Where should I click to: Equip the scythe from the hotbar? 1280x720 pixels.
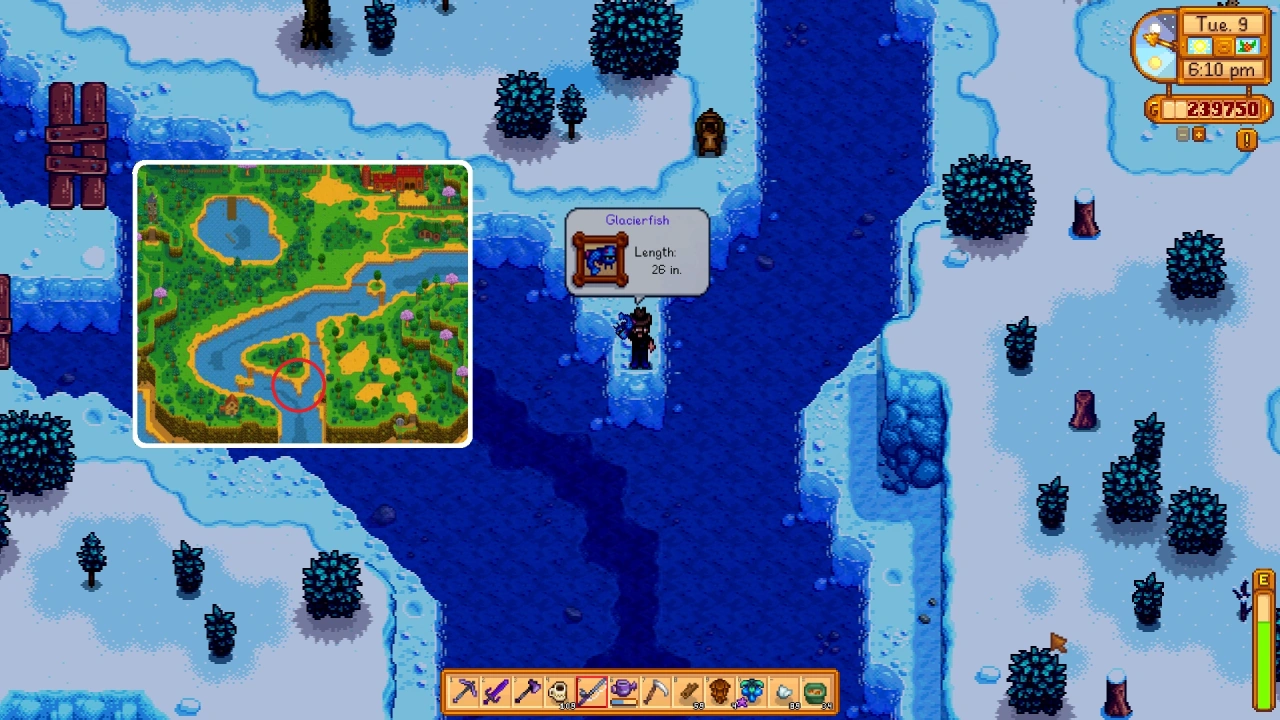656,691
